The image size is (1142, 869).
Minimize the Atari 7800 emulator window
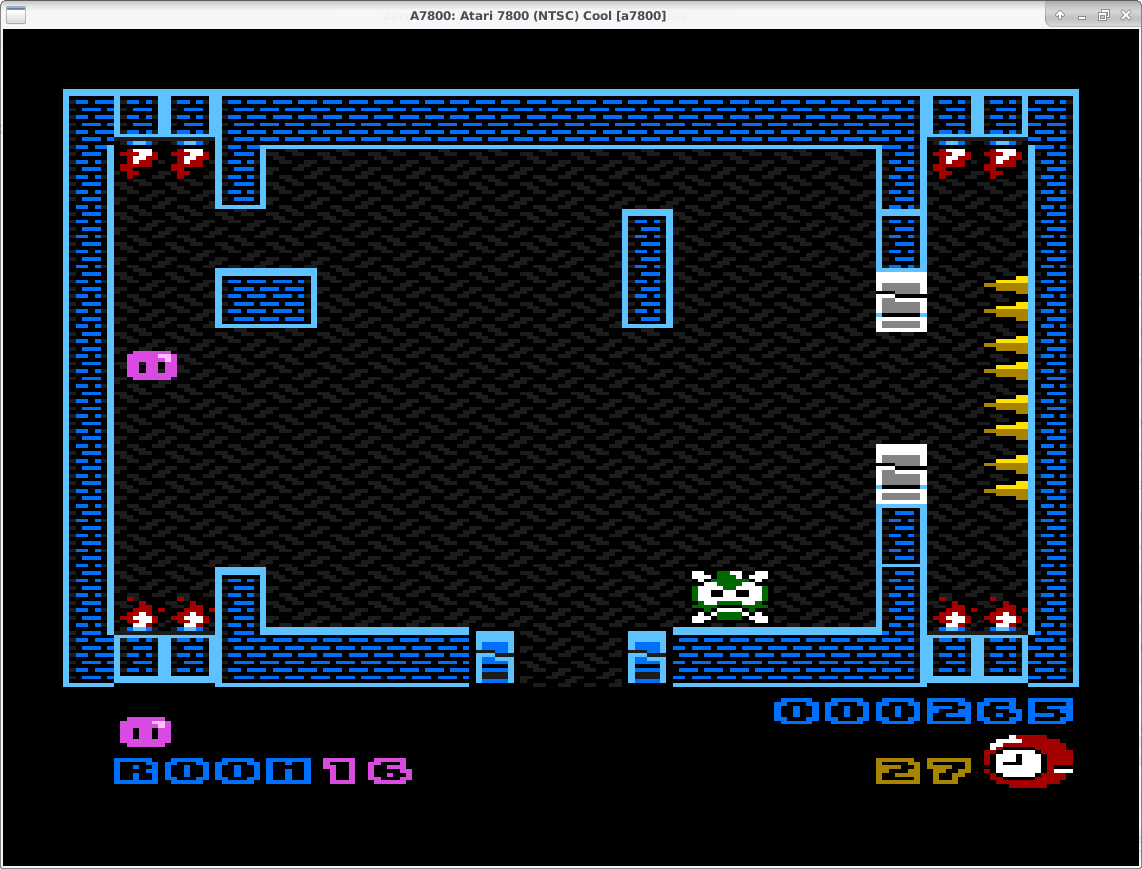coord(1082,15)
